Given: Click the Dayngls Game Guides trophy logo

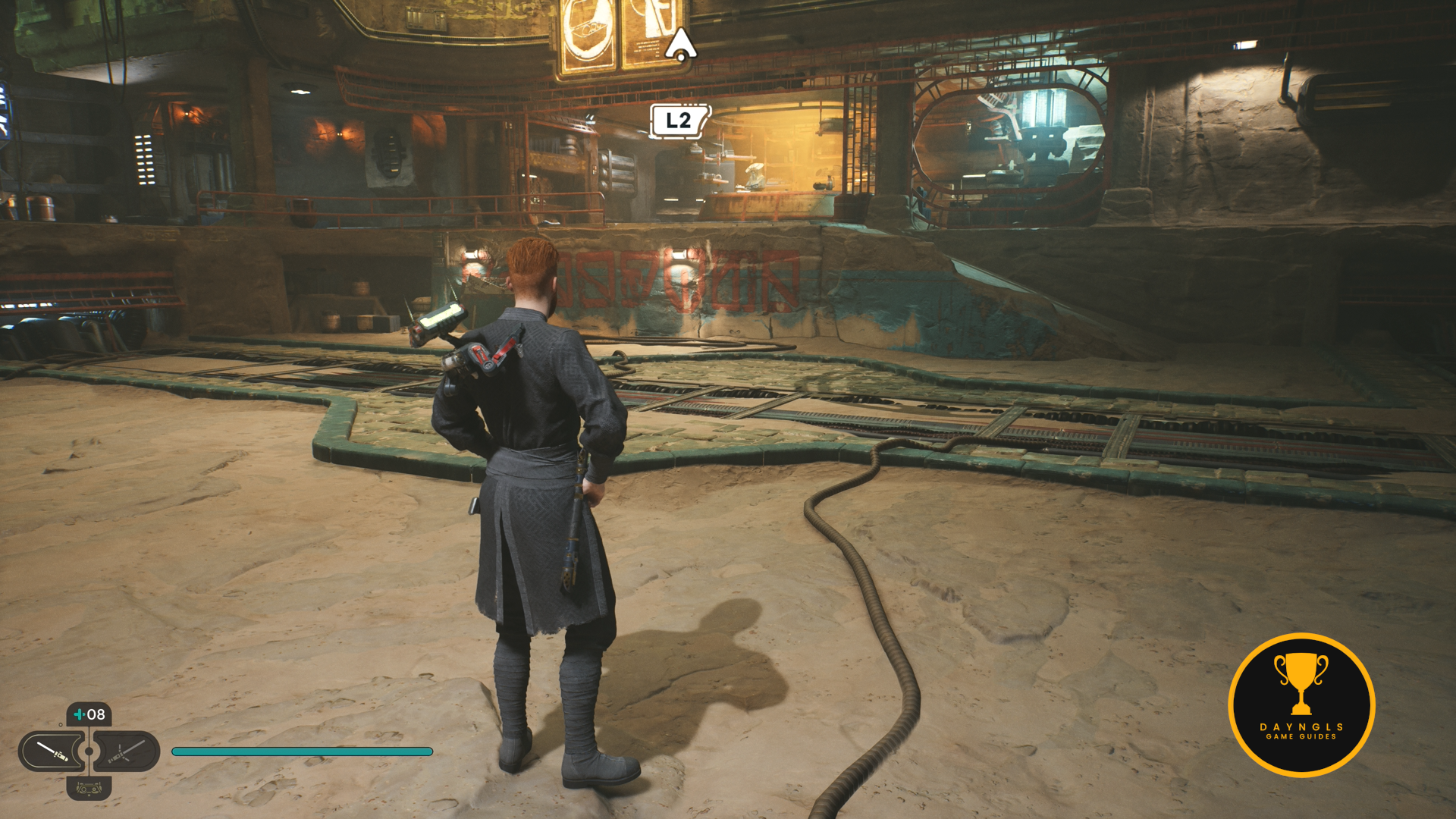Looking at the screenshot, I should click(x=1301, y=704).
